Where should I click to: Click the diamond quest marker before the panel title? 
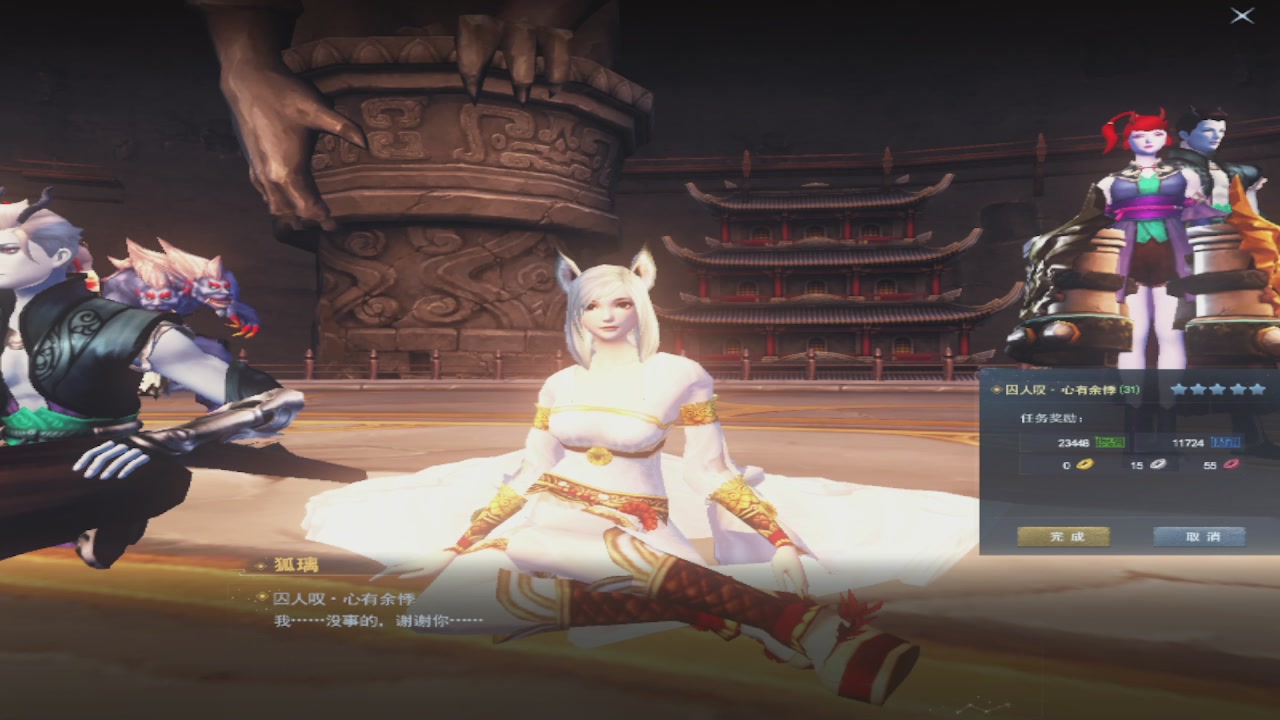pos(996,390)
